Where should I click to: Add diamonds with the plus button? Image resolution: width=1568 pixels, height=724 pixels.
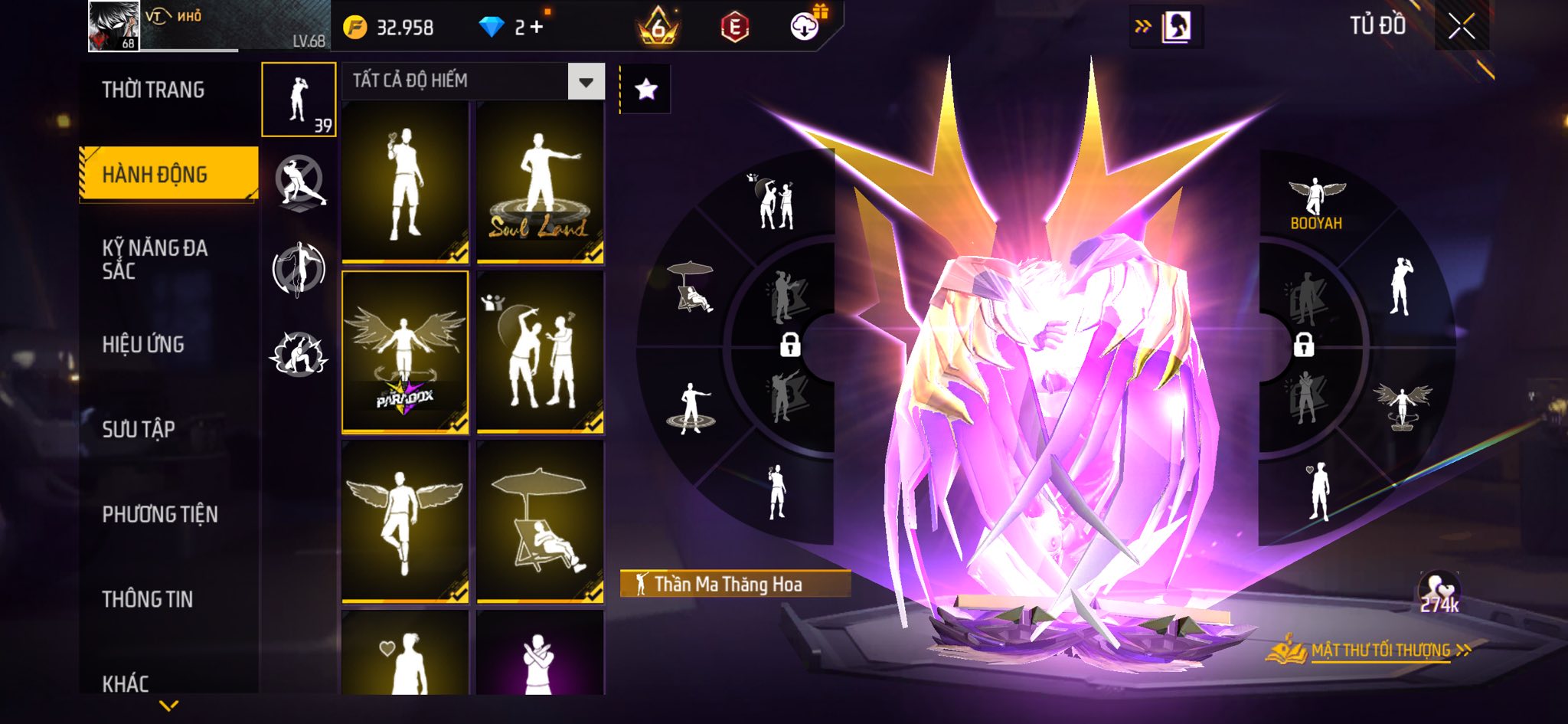pyautogui.click(x=536, y=28)
